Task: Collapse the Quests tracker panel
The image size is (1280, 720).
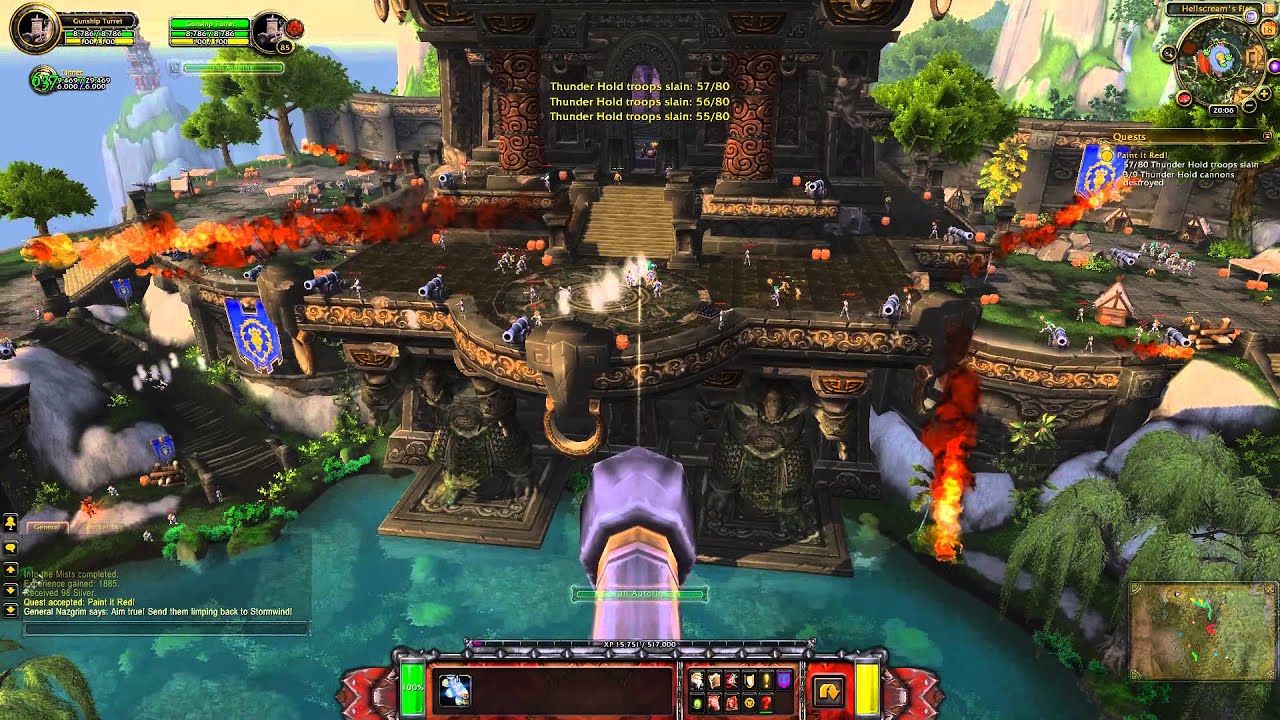Action: pos(1268,137)
